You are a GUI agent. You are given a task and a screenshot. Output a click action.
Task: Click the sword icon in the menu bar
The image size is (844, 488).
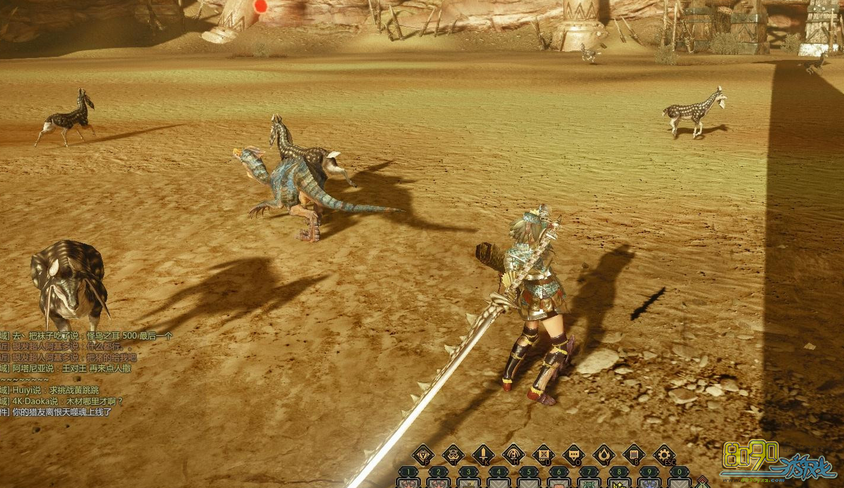[483, 454]
